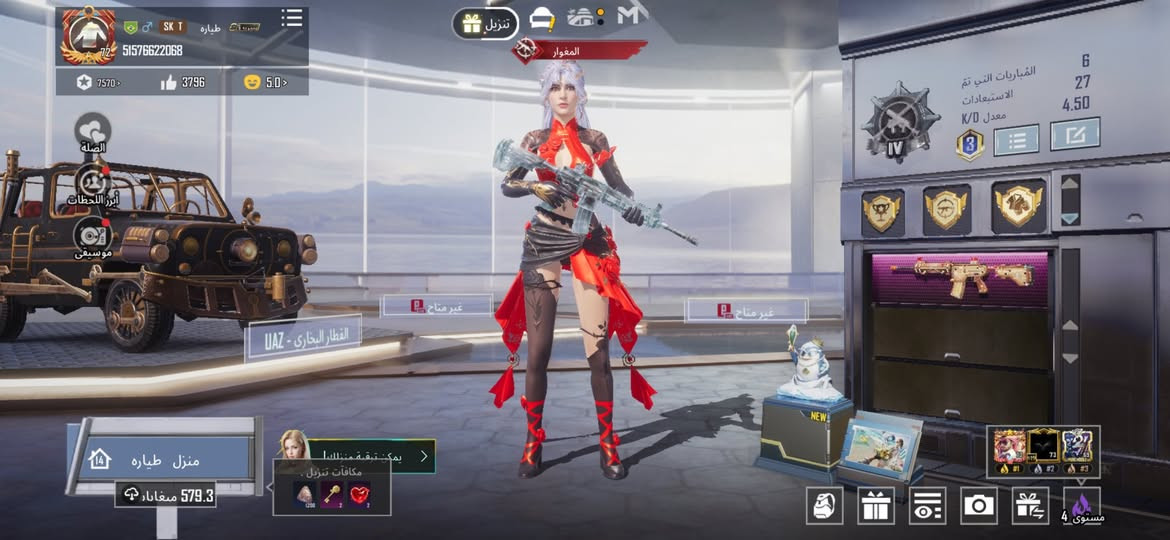Open the stats list button

coord(1016,139)
